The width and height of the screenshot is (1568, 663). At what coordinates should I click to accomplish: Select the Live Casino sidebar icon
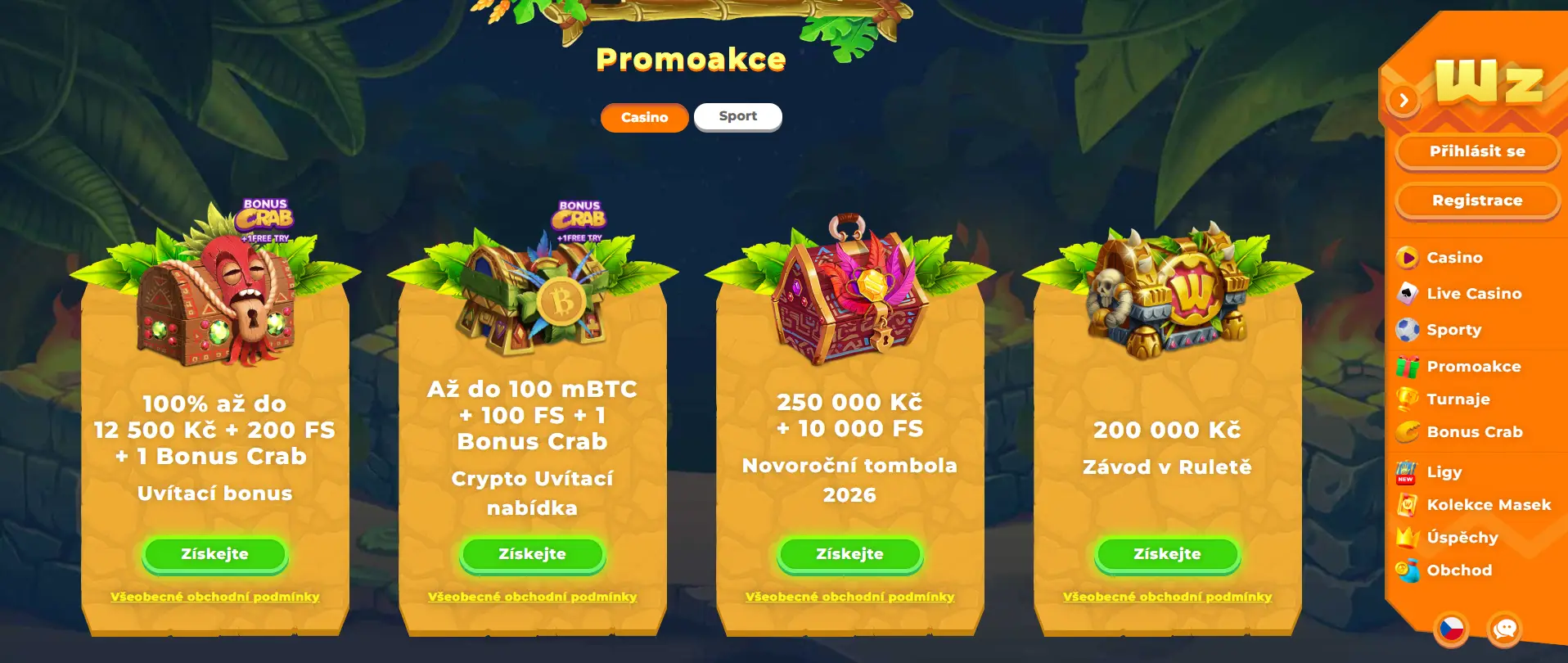pyautogui.click(x=1406, y=293)
